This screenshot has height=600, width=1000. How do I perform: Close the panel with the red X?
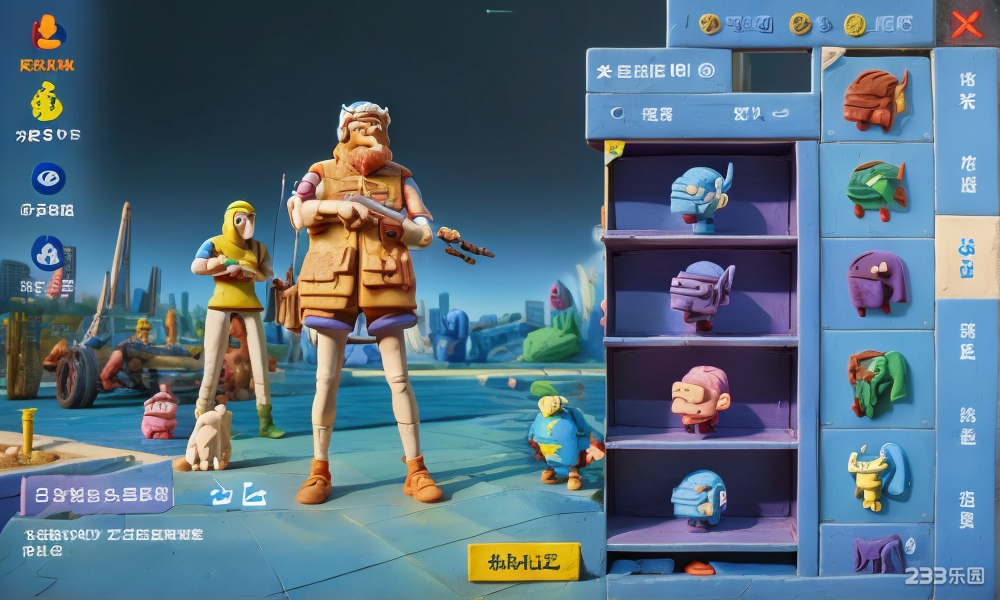click(966, 24)
